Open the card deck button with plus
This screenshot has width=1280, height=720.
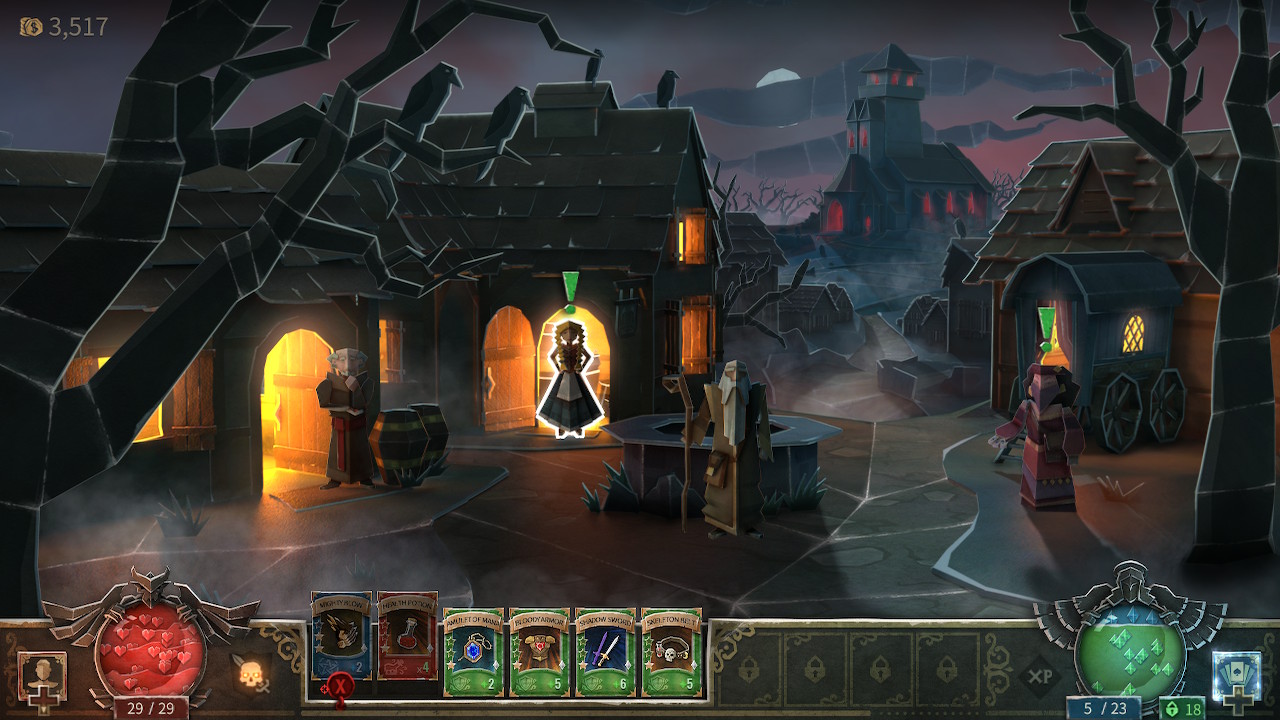tap(1236, 678)
